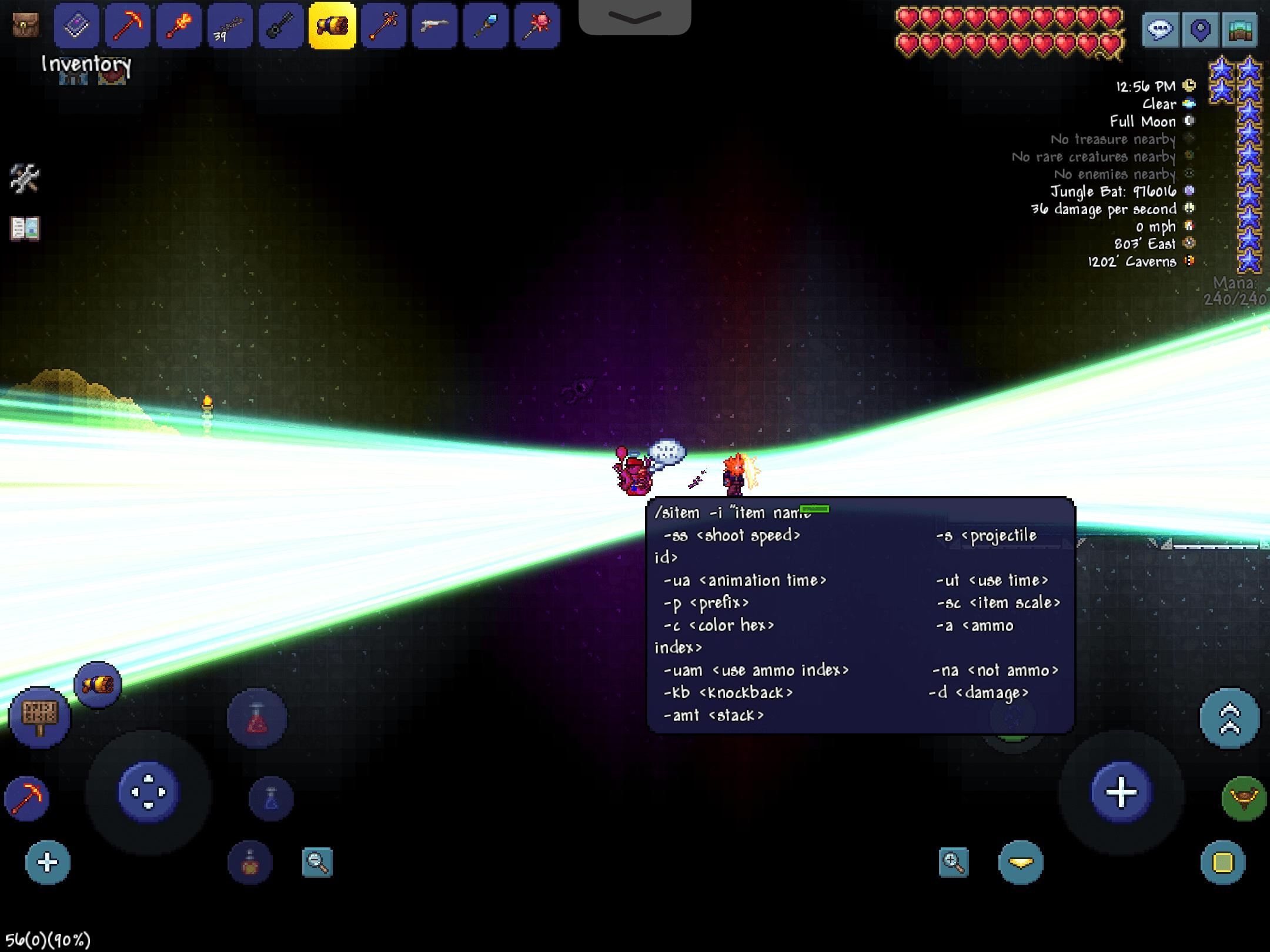Toggle the chat bubble panel
Image resolution: width=1270 pixels, height=952 pixels.
point(1161,29)
